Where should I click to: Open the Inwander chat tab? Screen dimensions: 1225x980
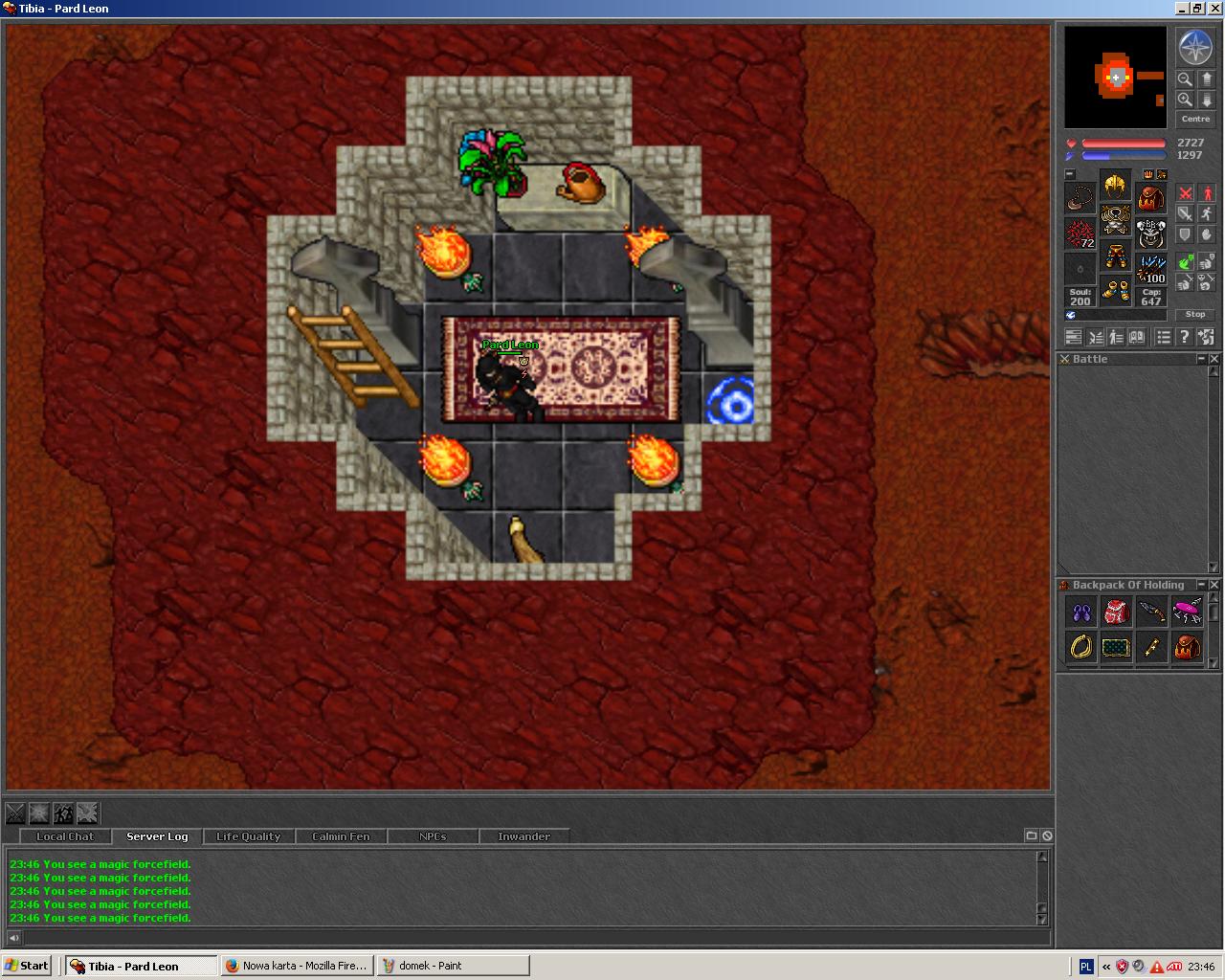coord(523,836)
